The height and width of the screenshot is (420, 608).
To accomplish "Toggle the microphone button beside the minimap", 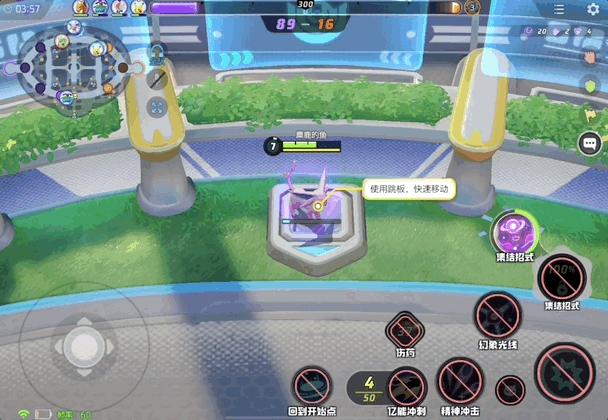I will 157,78.
